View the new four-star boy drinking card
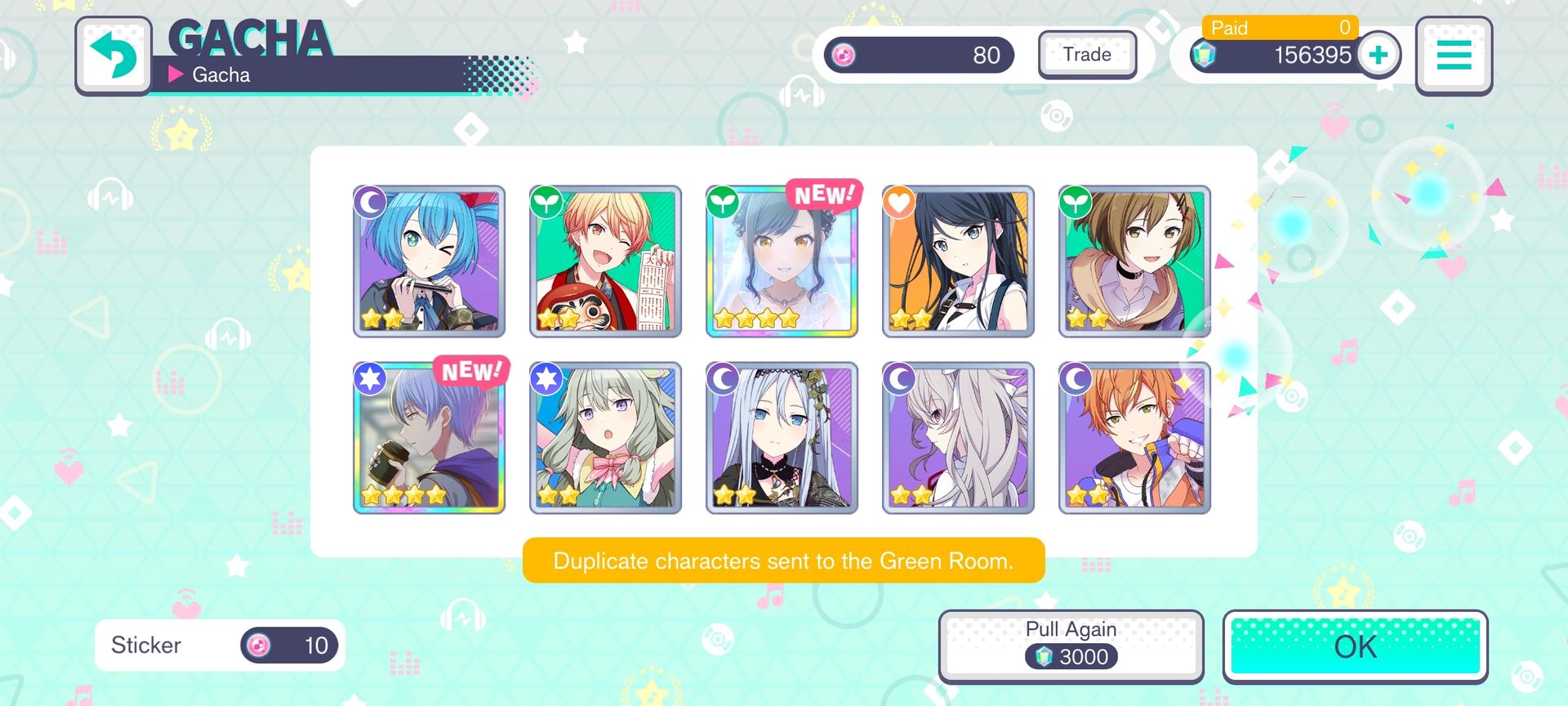The image size is (1568, 706). tap(429, 438)
